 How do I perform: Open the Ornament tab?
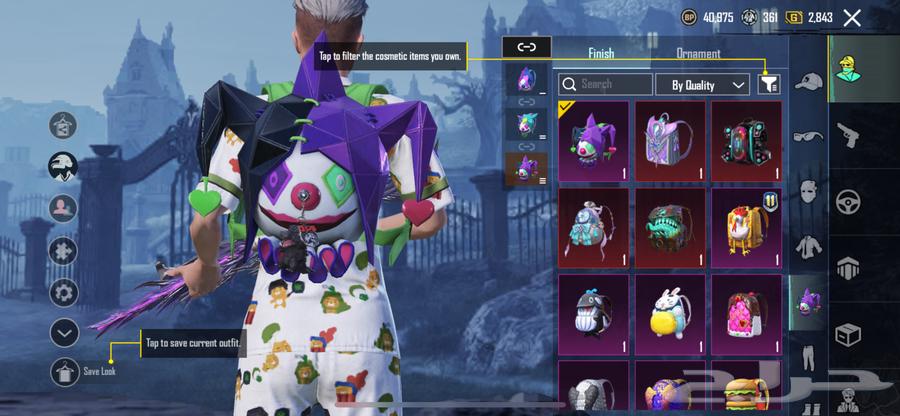click(x=698, y=53)
